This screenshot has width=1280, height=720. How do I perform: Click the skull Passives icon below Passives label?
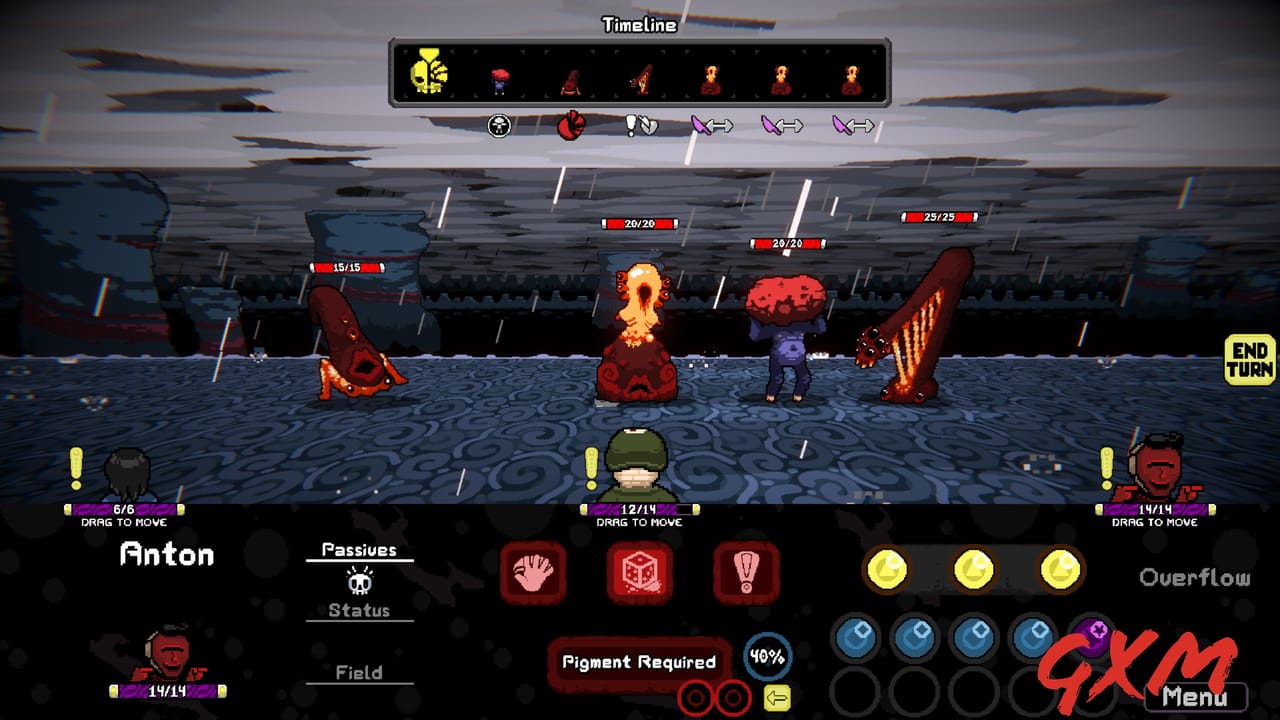[x=359, y=585]
